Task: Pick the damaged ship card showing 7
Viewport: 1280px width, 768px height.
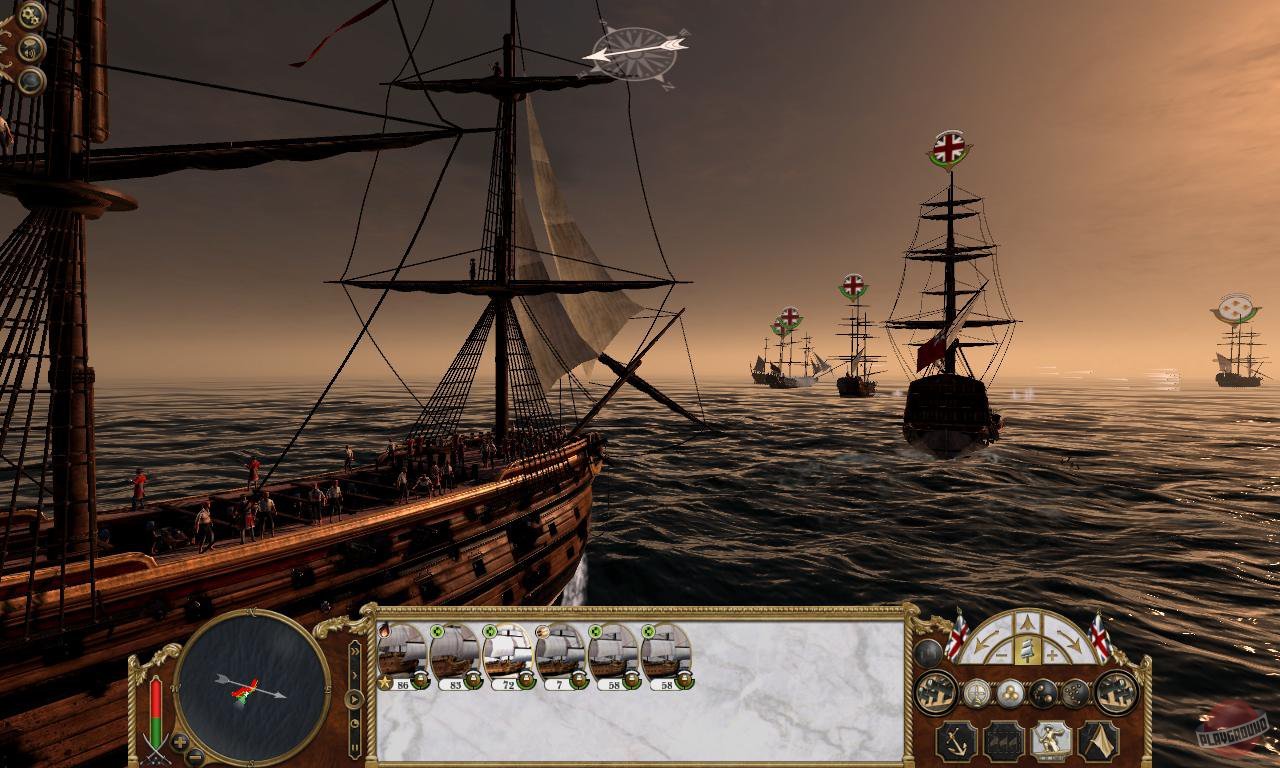Action: [x=559, y=655]
